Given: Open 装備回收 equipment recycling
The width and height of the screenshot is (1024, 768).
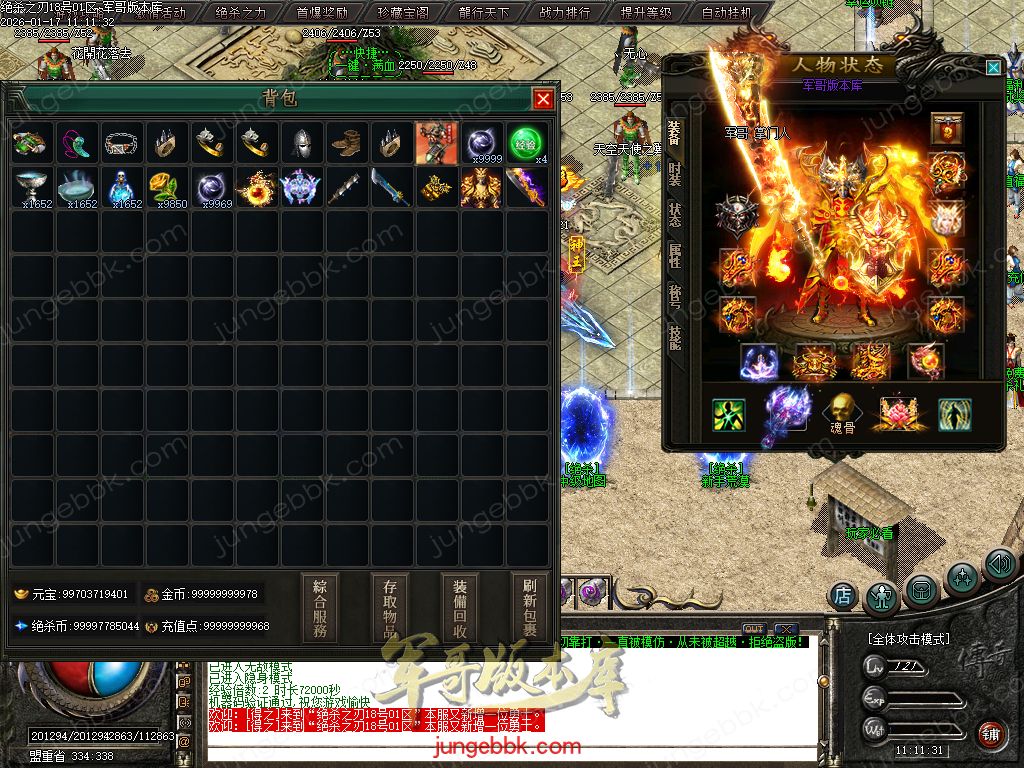Looking at the screenshot, I should tap(460, 607).
